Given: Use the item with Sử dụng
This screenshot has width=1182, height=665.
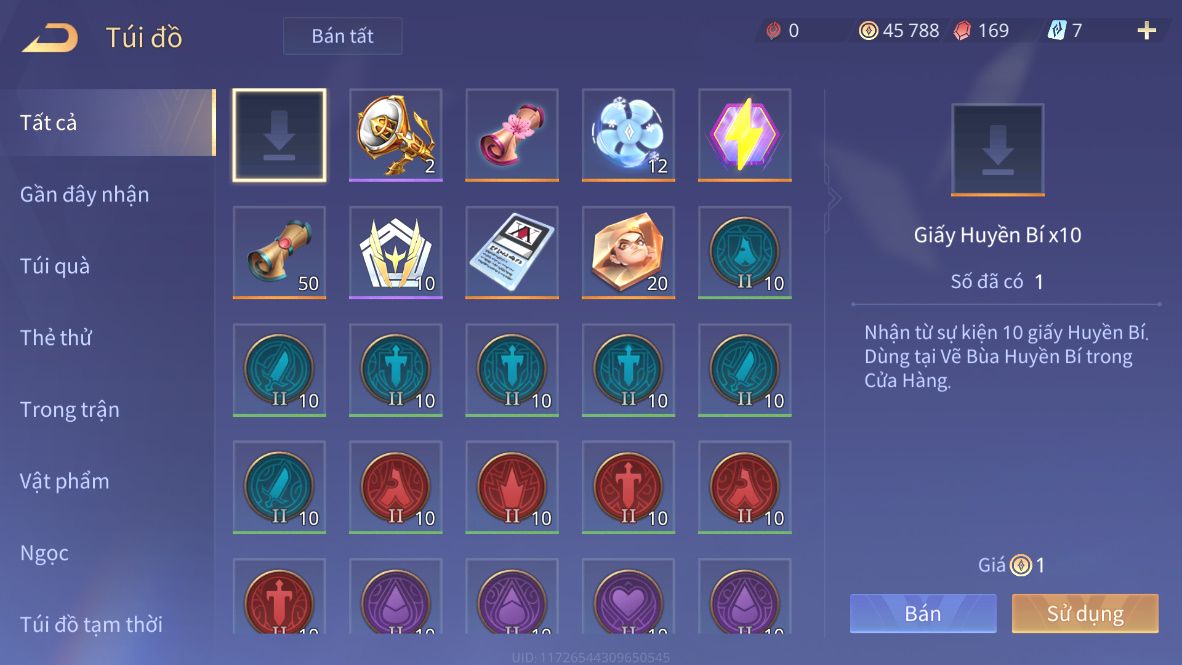Looking at the screenshot, I should (1084, 613).
